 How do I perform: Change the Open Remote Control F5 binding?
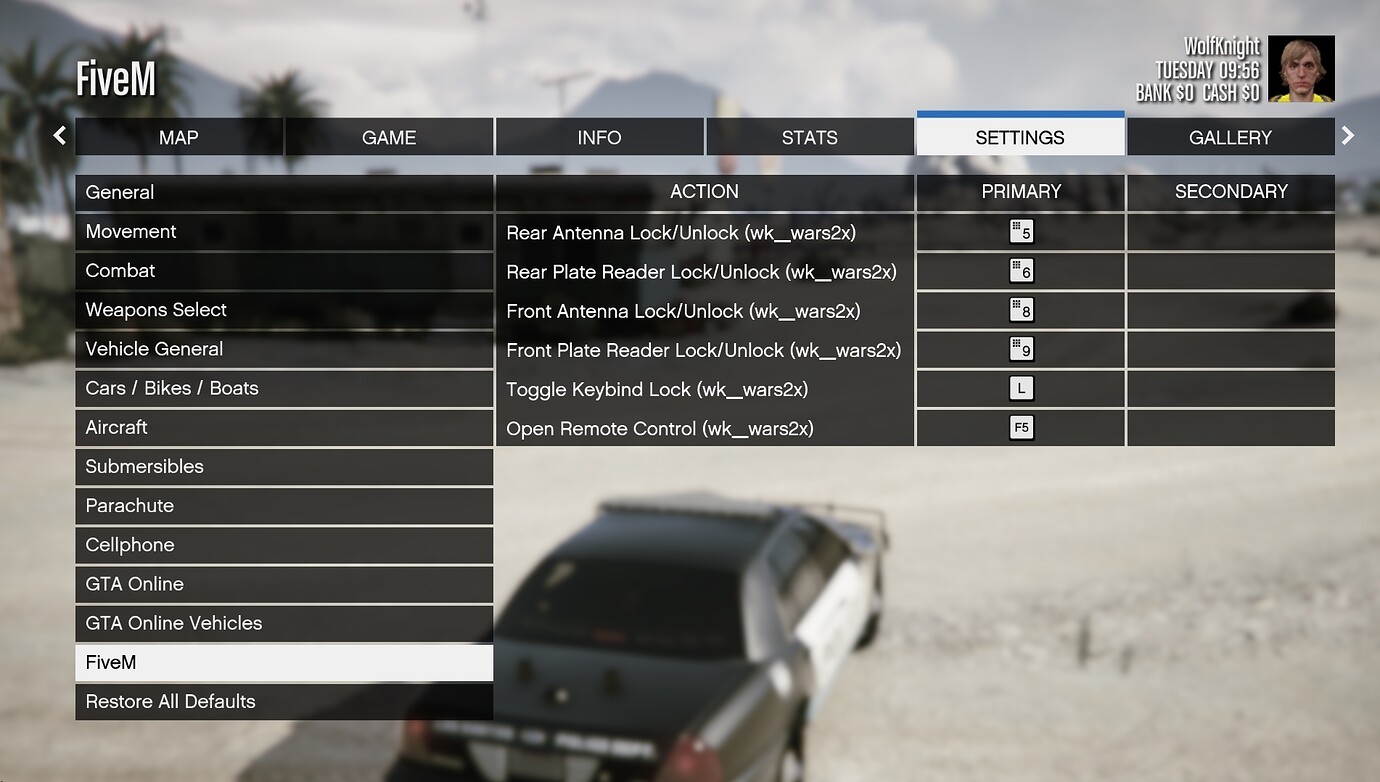(1019, 428)
